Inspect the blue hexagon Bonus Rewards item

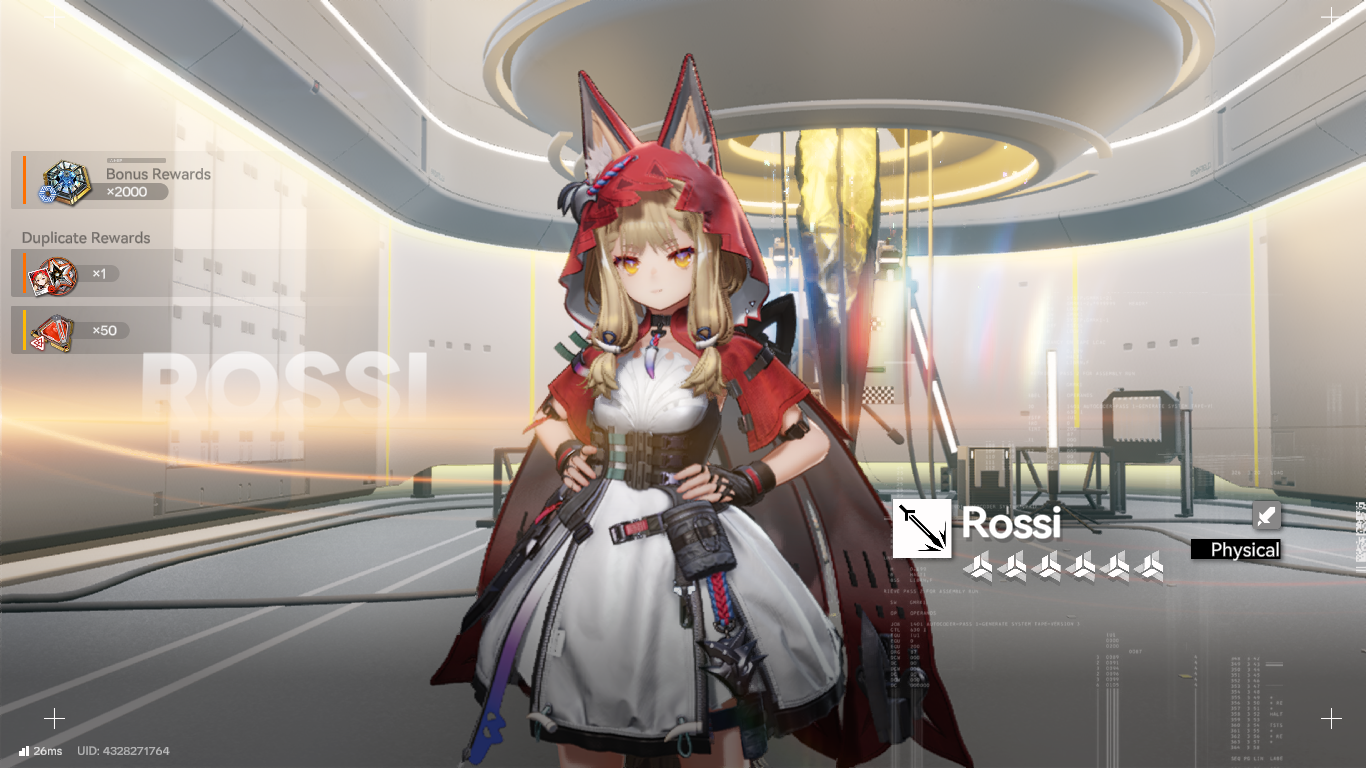(x=64, y=182)
